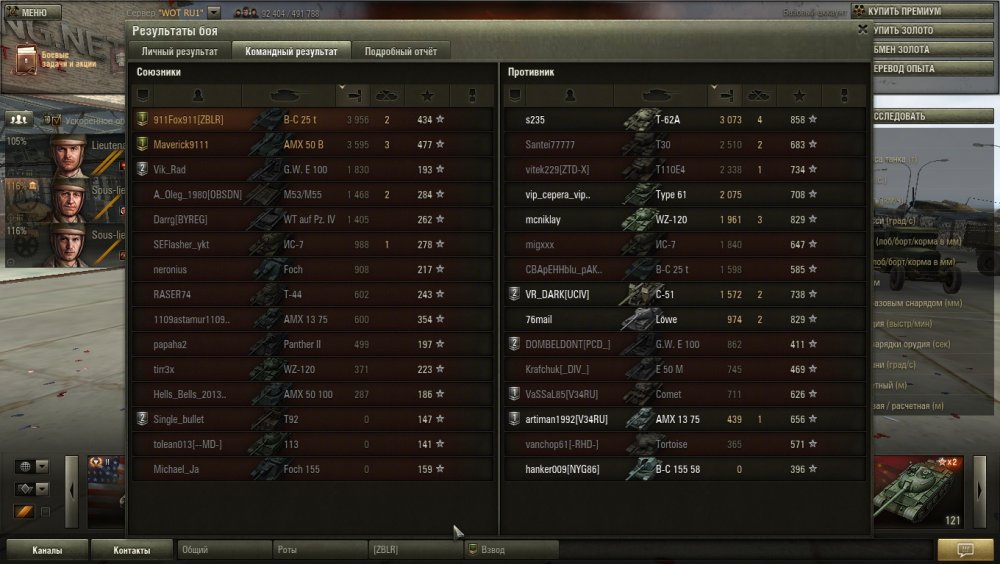Sort enemies by the star experience column
The height and width of the screenshot is (564, 1000).
799,96
